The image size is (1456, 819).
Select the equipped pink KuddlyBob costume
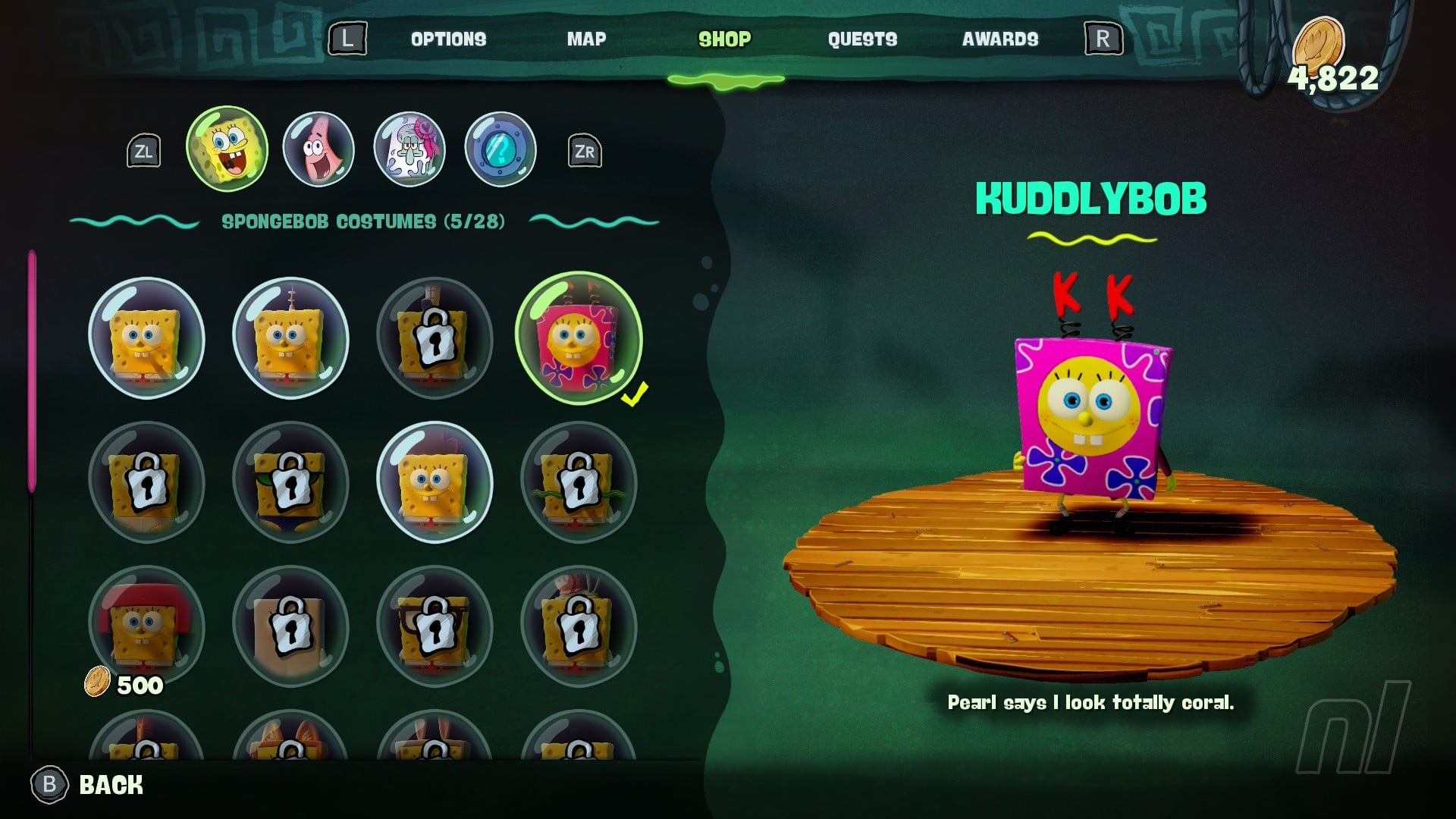click(x=579, y=338)
